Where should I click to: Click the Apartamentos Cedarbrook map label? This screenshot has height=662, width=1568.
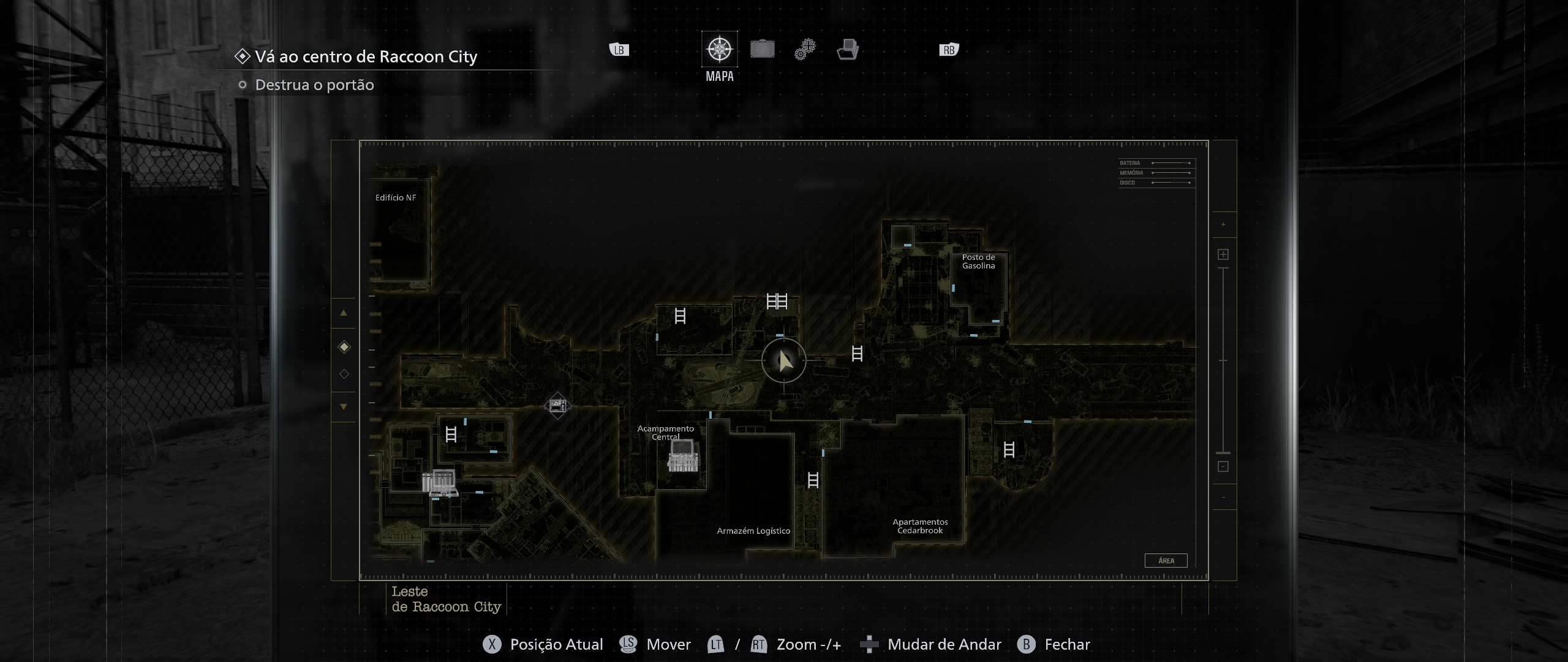(920, 527)
